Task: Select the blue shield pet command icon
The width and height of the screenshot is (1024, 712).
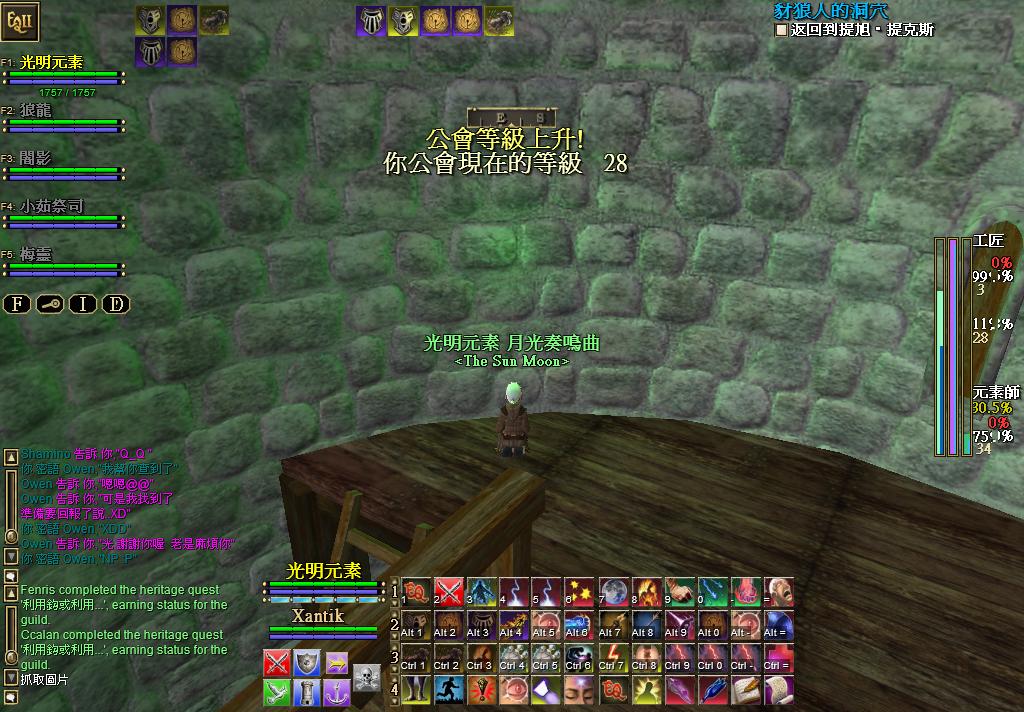Action: (x=307, y=663)
